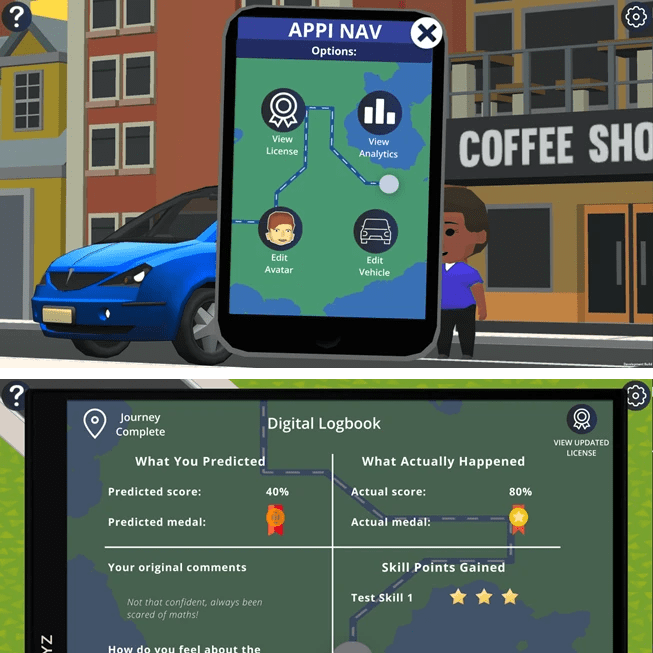Select the Edit Vehicle car icon
653x653 pixels.
click(x=375, y=231)
